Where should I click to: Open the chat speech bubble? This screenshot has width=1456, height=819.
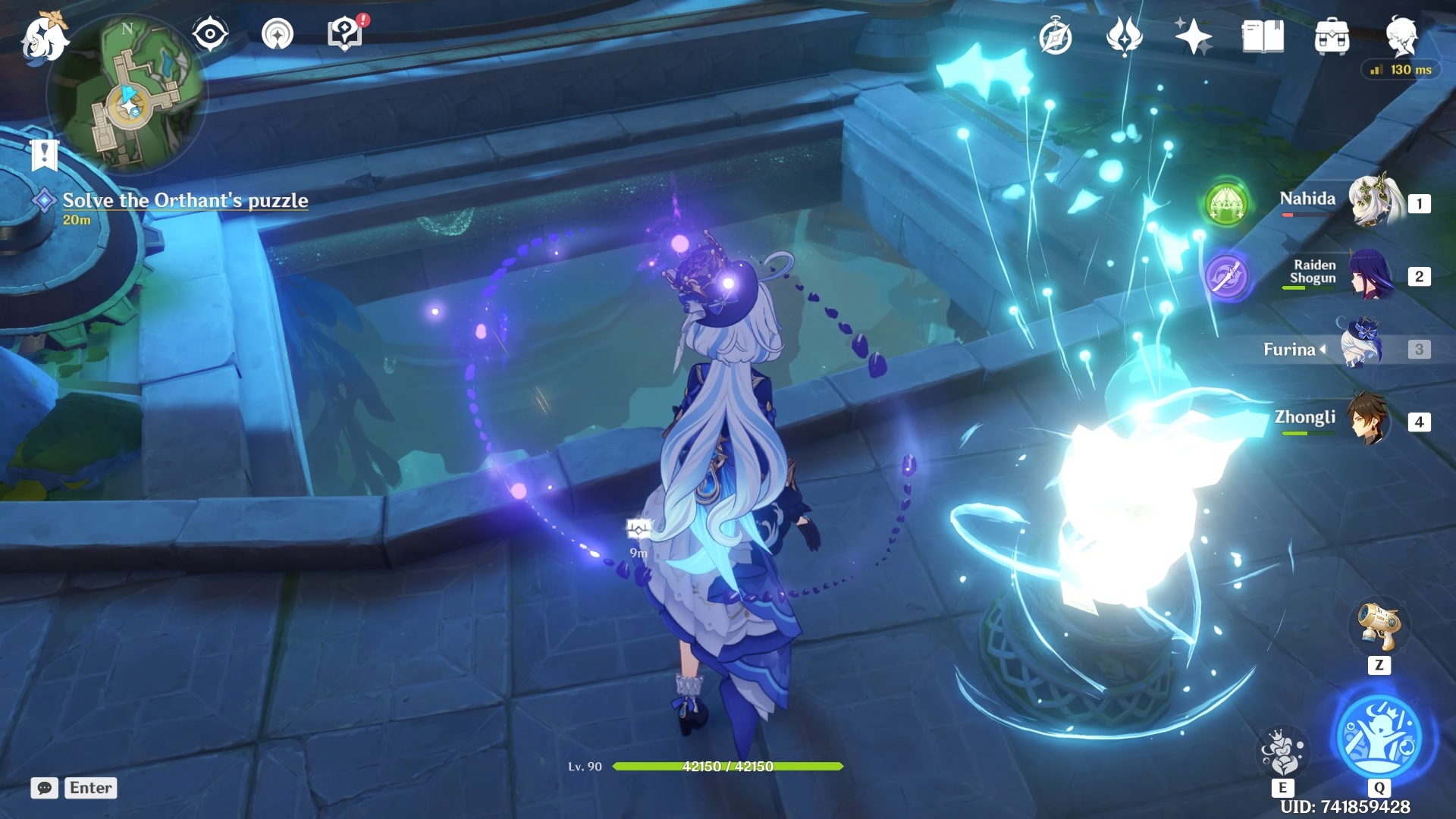click(44, 788)
